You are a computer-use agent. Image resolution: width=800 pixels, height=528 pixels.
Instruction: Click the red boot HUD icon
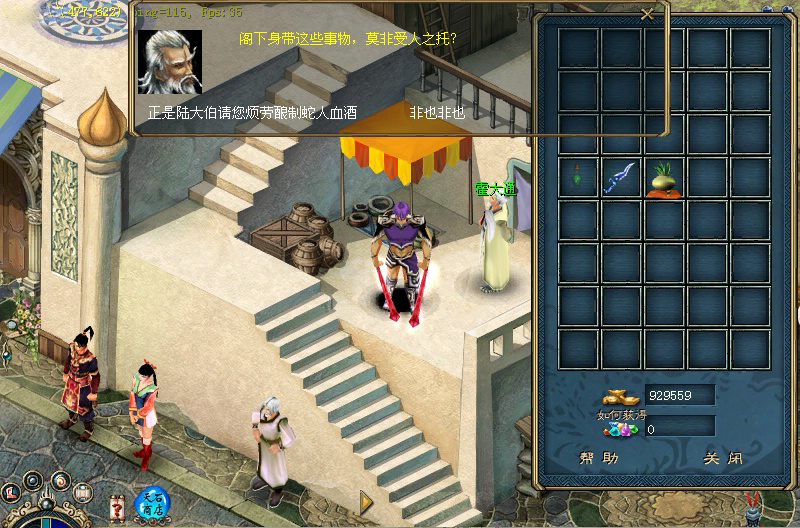(11, 492)
